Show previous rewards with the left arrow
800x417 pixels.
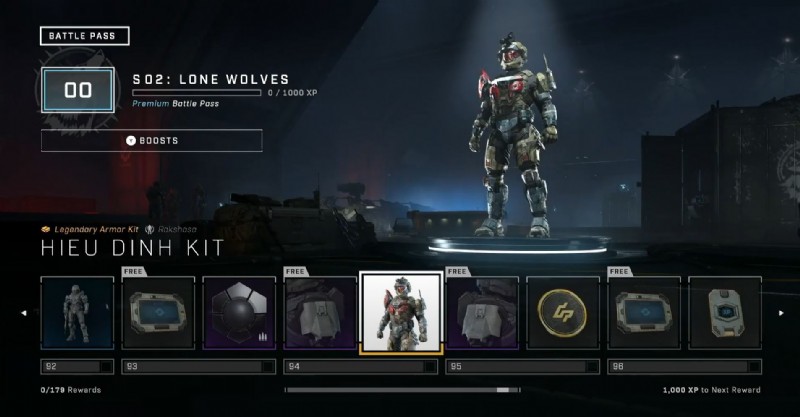click(x=24, y=313)
